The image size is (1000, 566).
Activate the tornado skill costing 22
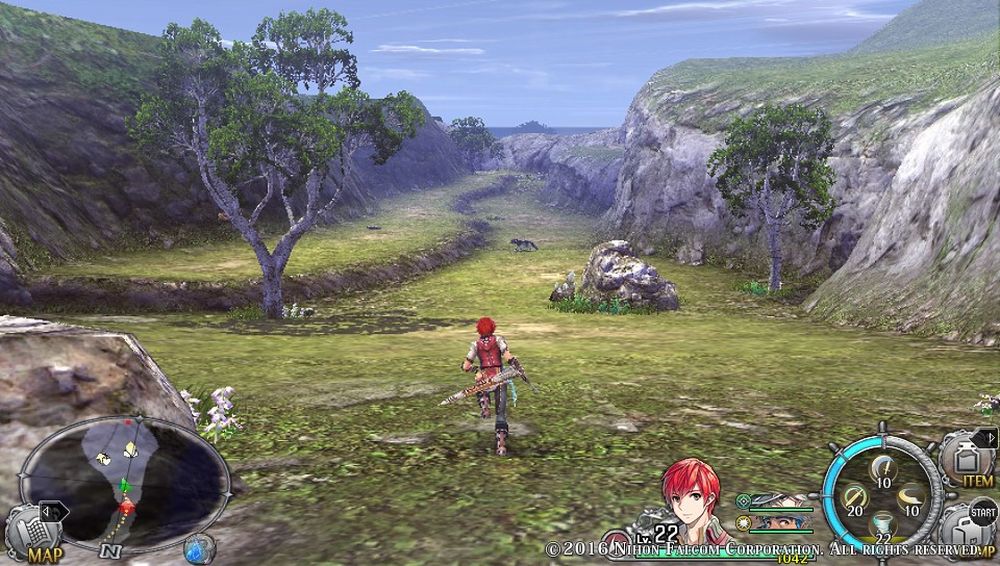[x=882, y=527]
